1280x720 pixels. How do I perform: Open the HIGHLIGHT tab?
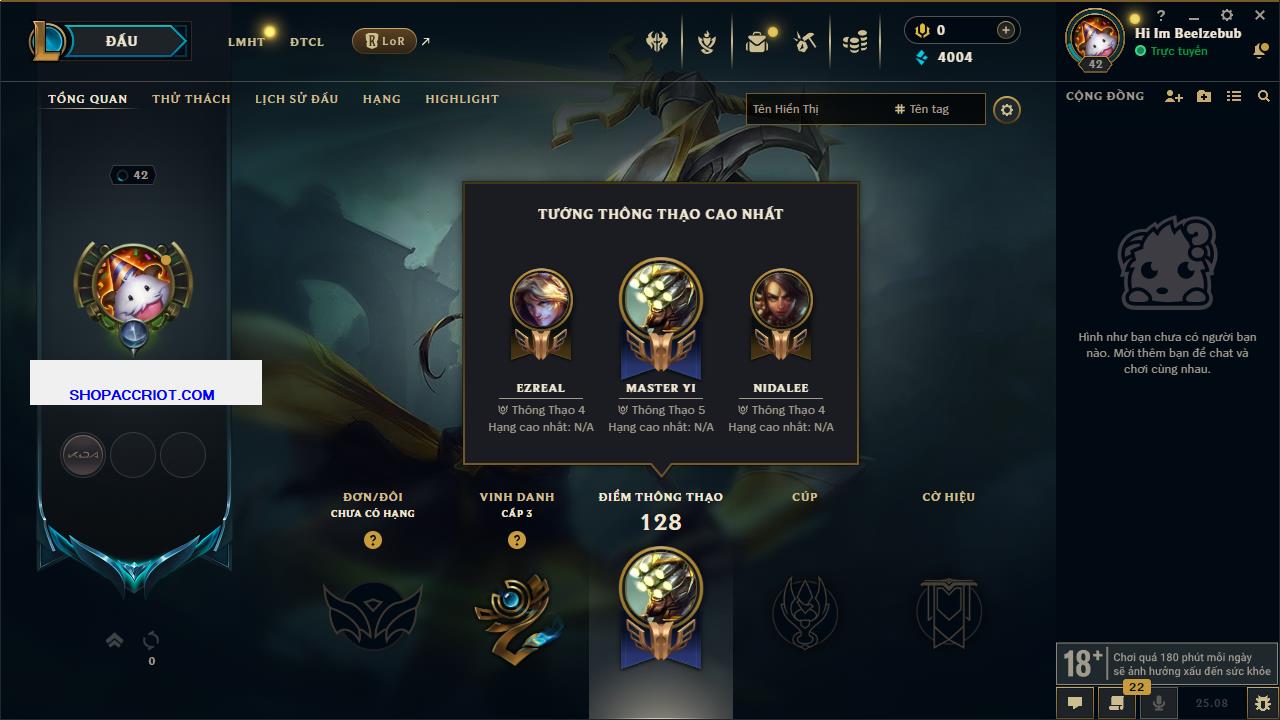click(x=461, y=99)
